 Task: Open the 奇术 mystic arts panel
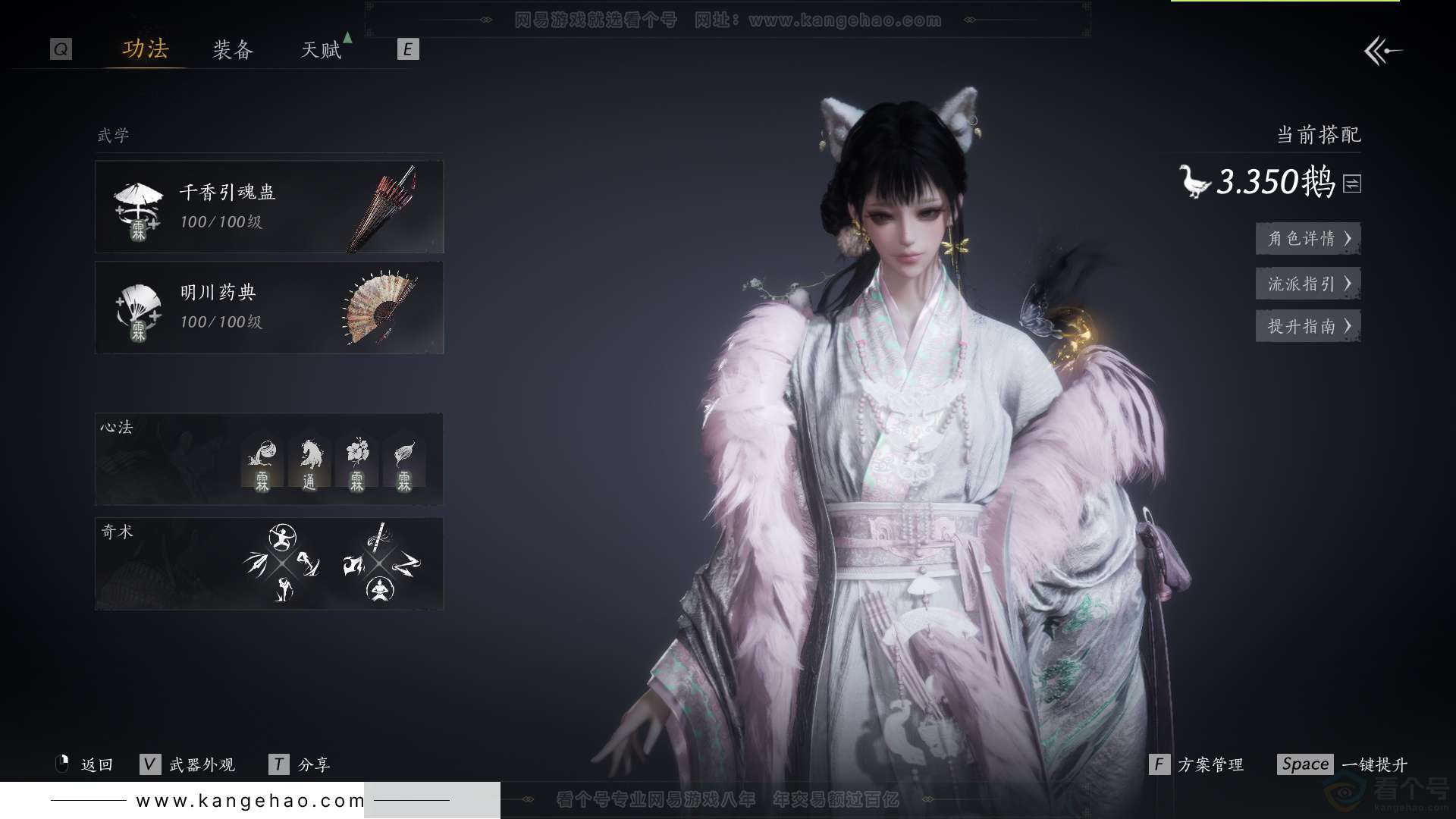(269, 564)
